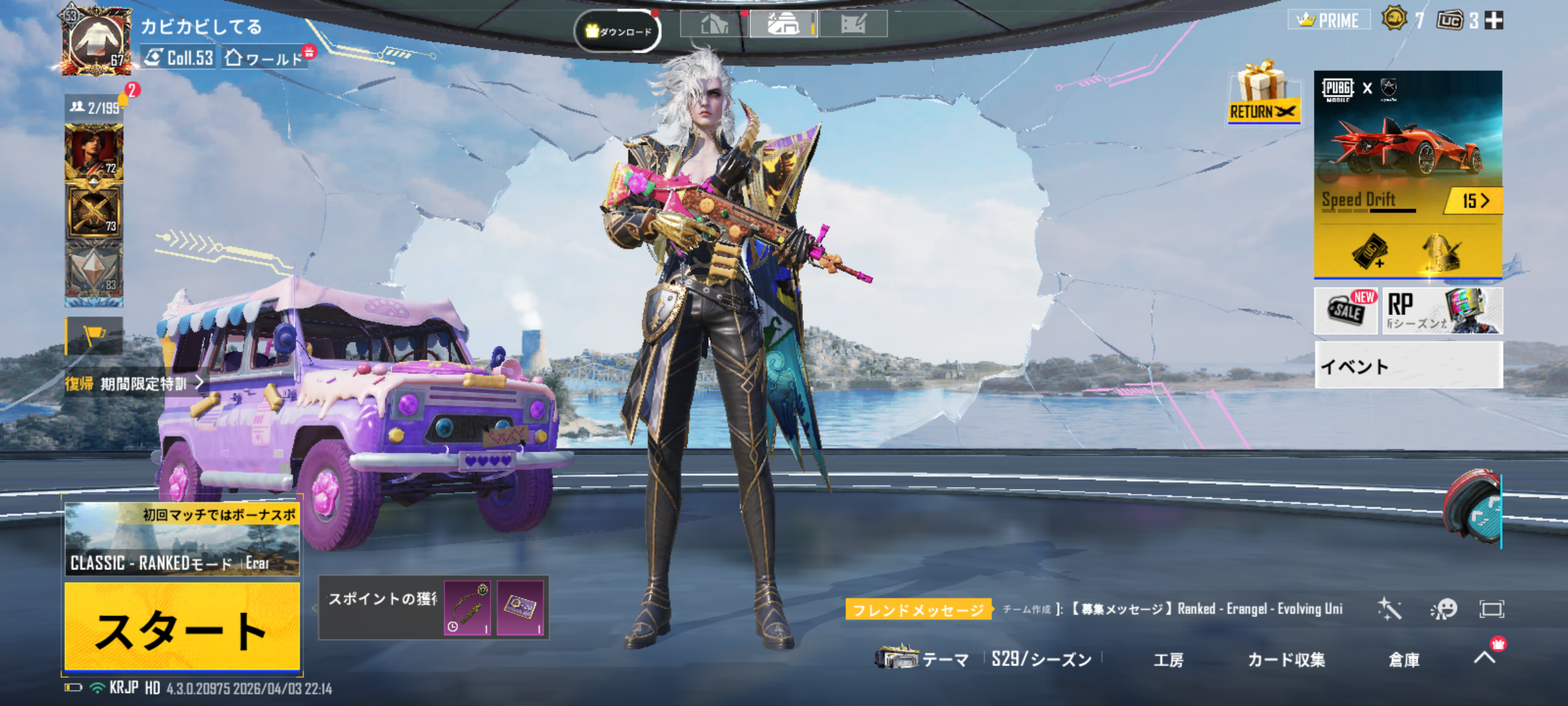Open the イベント events panel
Viewport: 1568px width, 706px height.
(x=1408, y=365)
